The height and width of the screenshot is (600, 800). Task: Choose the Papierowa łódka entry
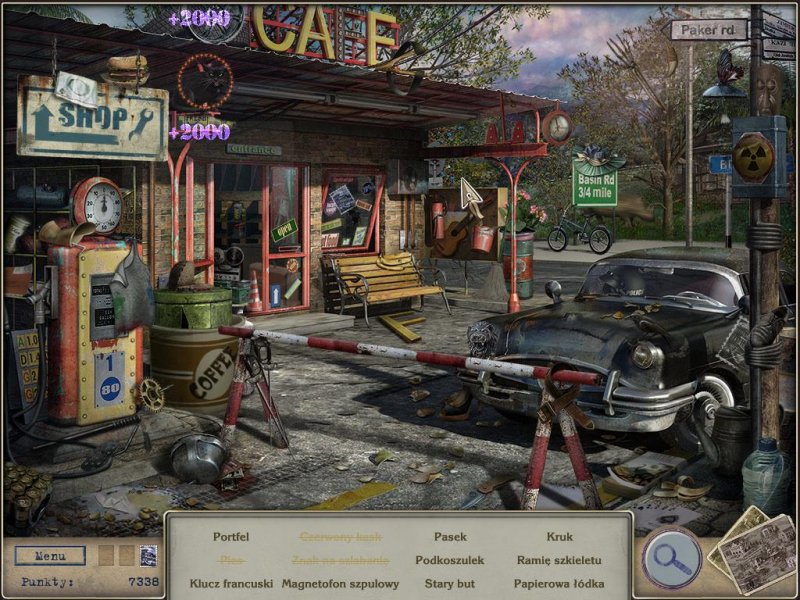pos(560,583)
